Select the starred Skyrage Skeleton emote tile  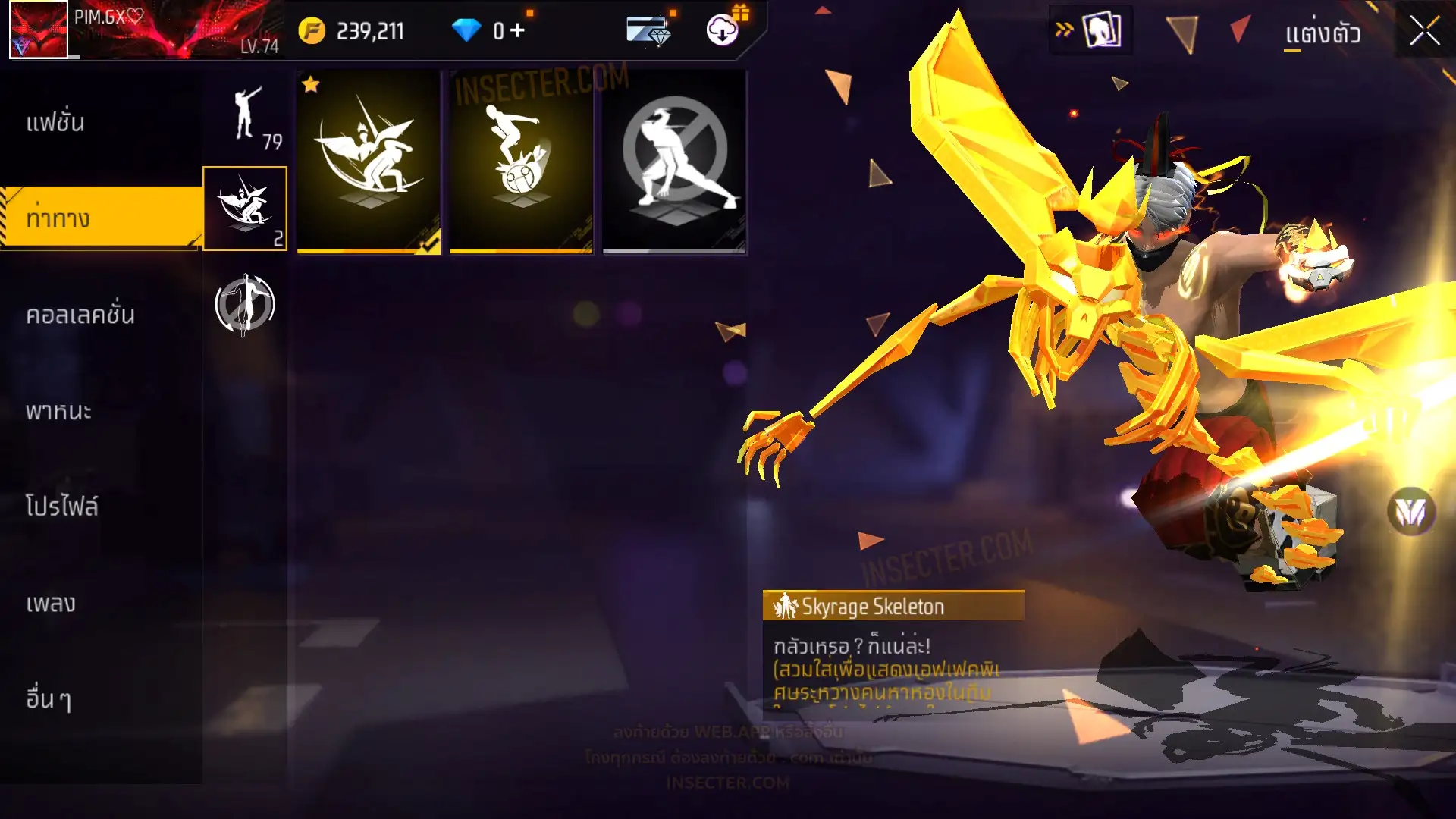[369, 162]
